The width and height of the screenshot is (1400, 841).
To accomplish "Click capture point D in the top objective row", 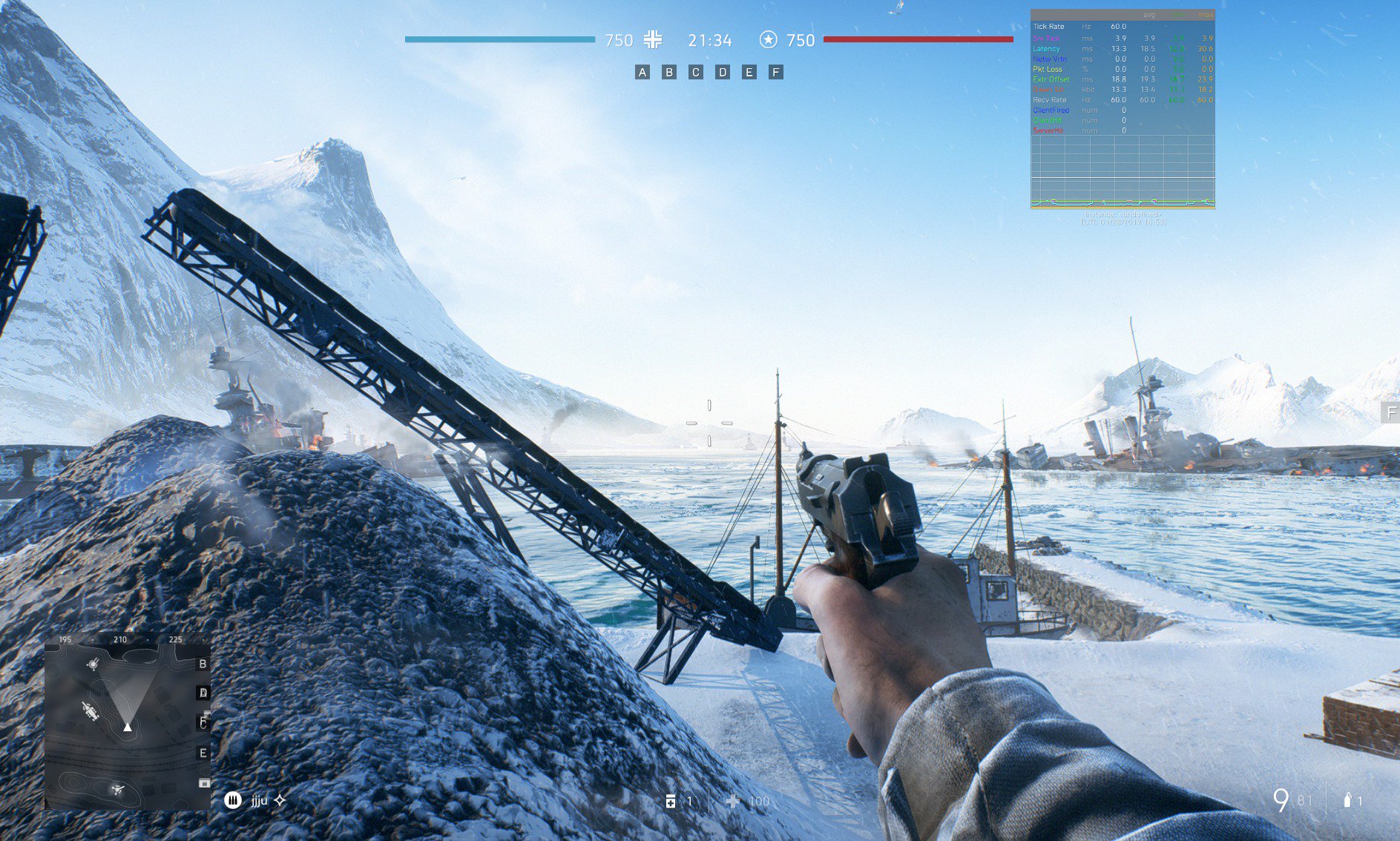I will pos(723,72).
